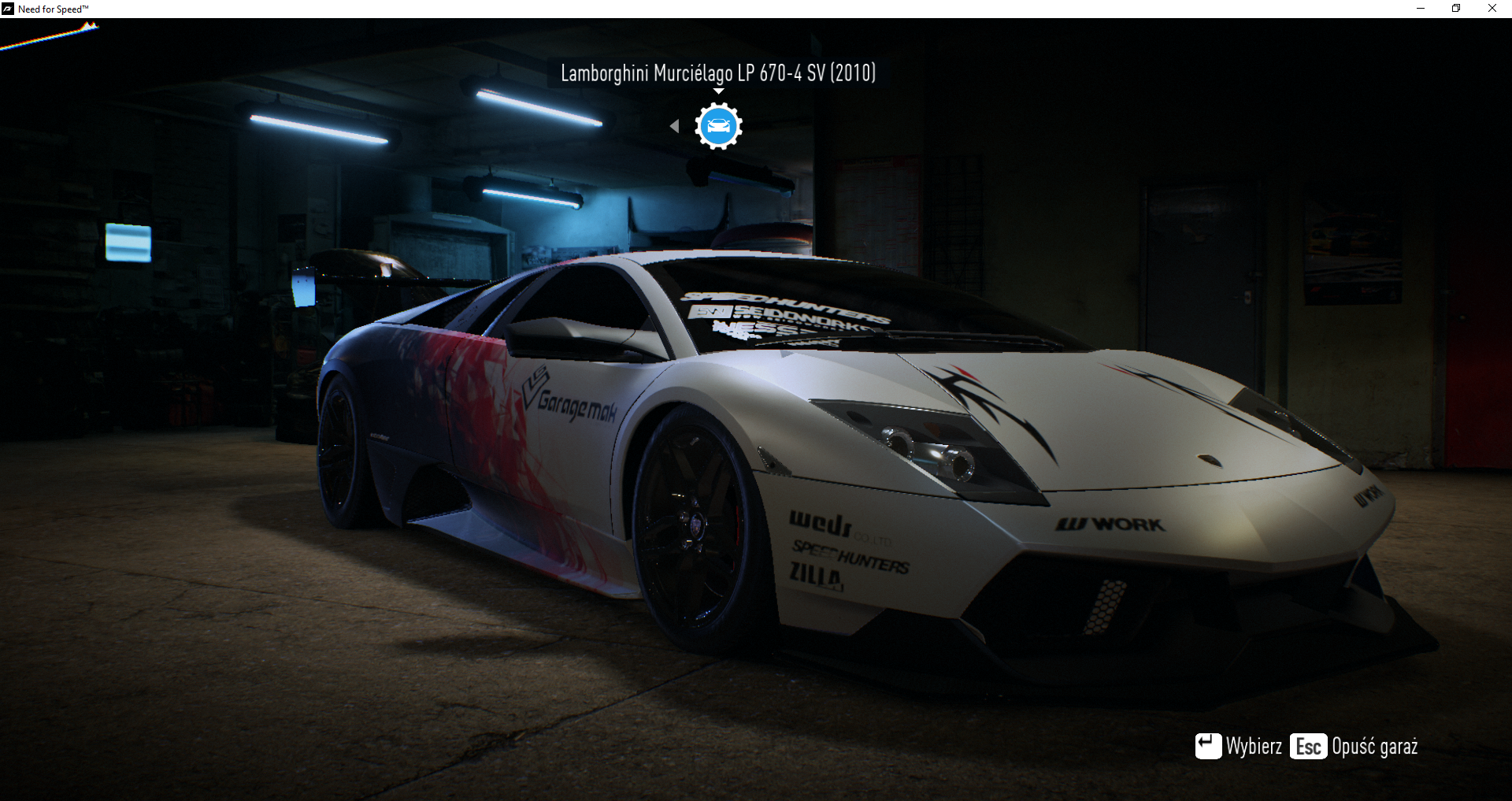Choose the Wybierz option
Image resolution: width=1512 pixels, height=801 pixels.
tap(1253, 746)
